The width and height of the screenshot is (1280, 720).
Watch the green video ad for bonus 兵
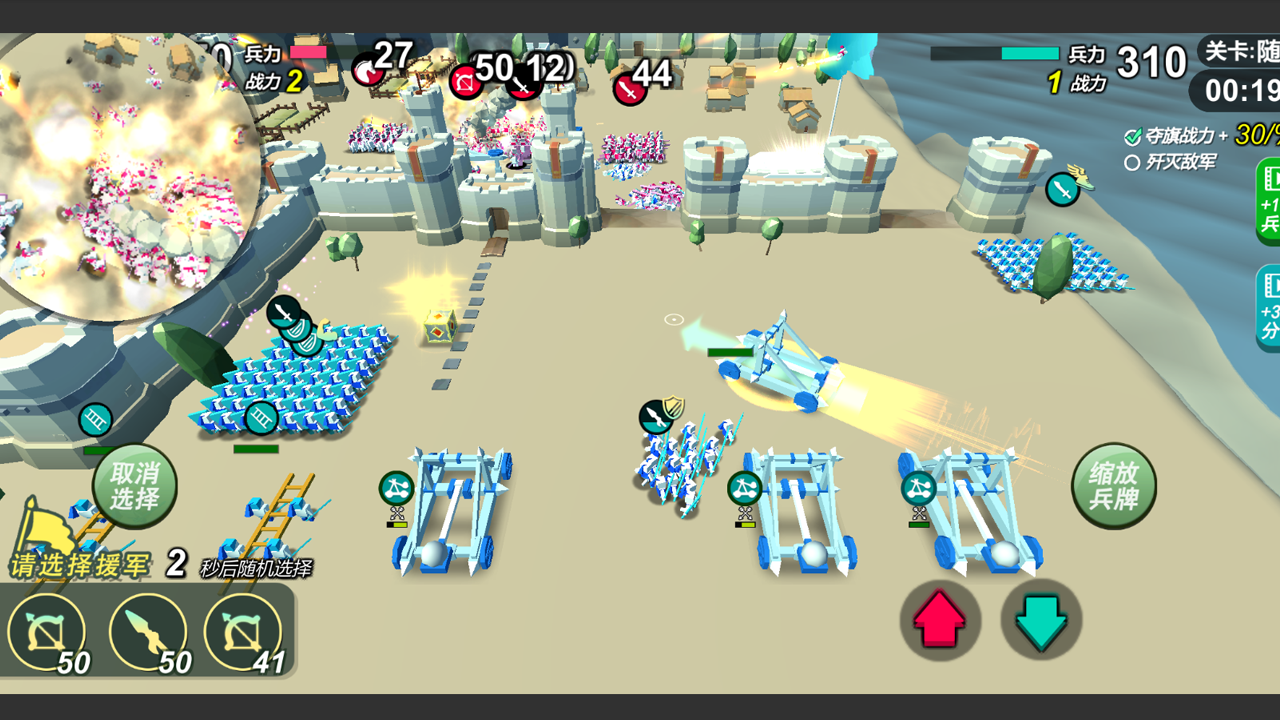(x=1268, y=200)
